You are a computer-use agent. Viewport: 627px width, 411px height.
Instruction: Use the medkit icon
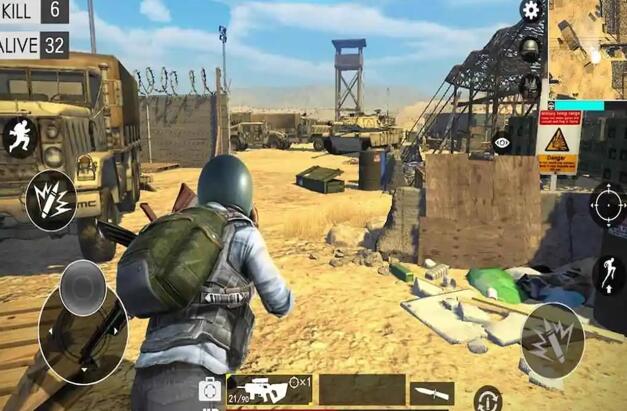pyautogui.click(x=210, y=389)
